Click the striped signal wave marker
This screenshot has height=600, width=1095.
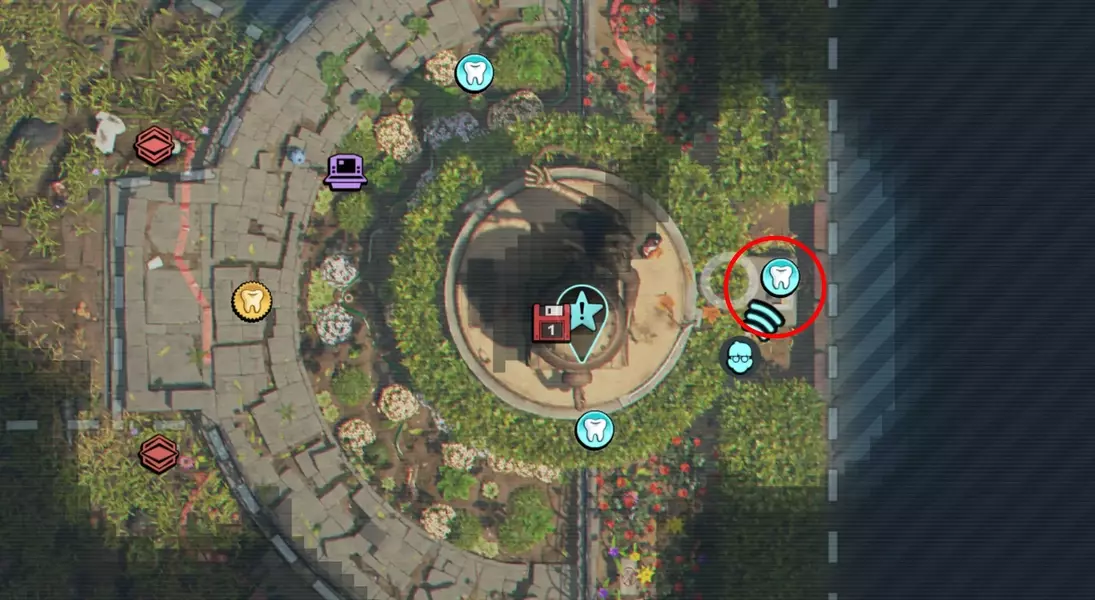(x=765, y=319)
